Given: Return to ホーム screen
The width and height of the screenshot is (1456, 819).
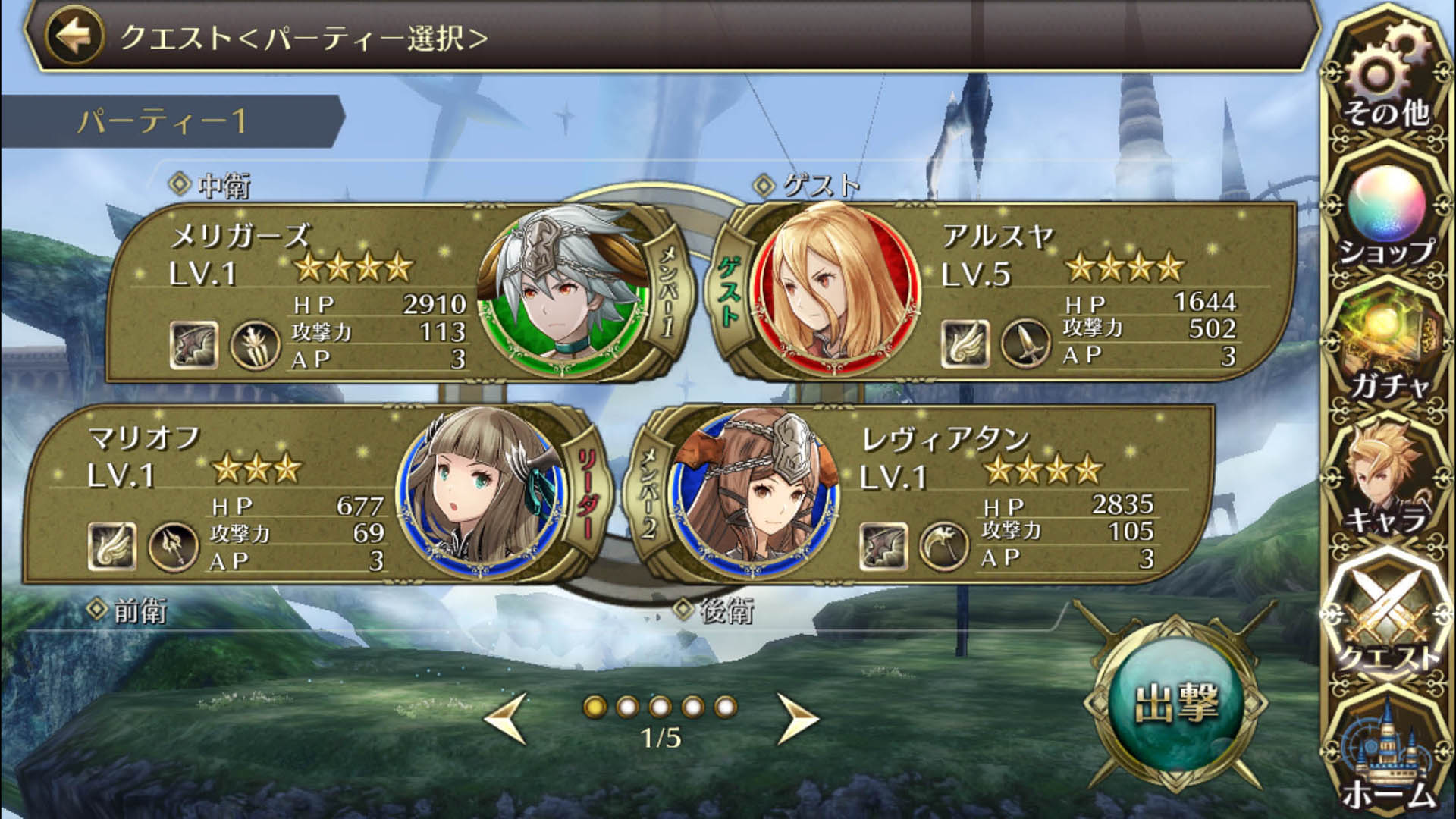Looking at the screenshot, I should [x=1388, y=758].
